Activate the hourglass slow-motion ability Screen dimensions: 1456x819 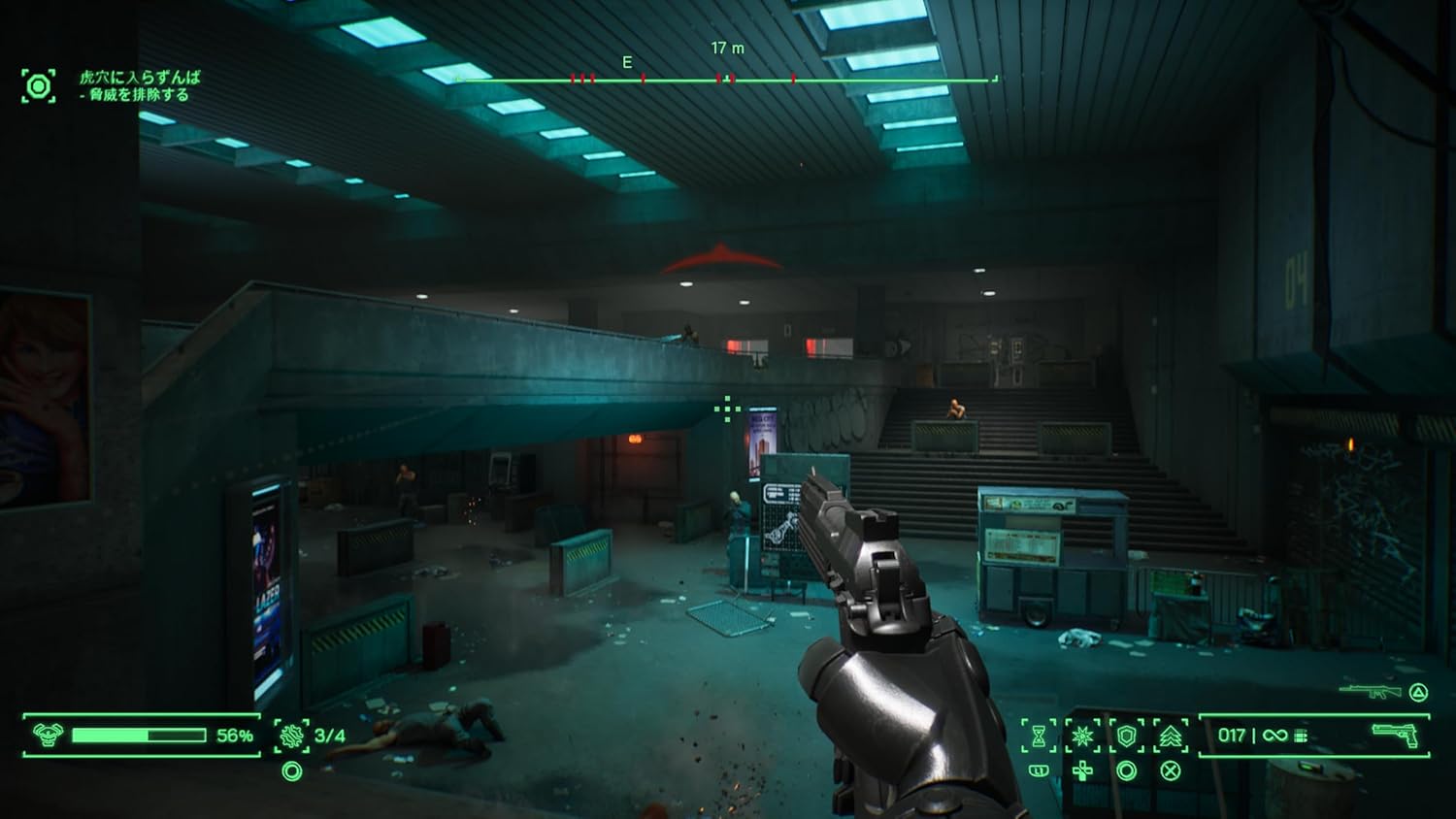click(1039, 736)
